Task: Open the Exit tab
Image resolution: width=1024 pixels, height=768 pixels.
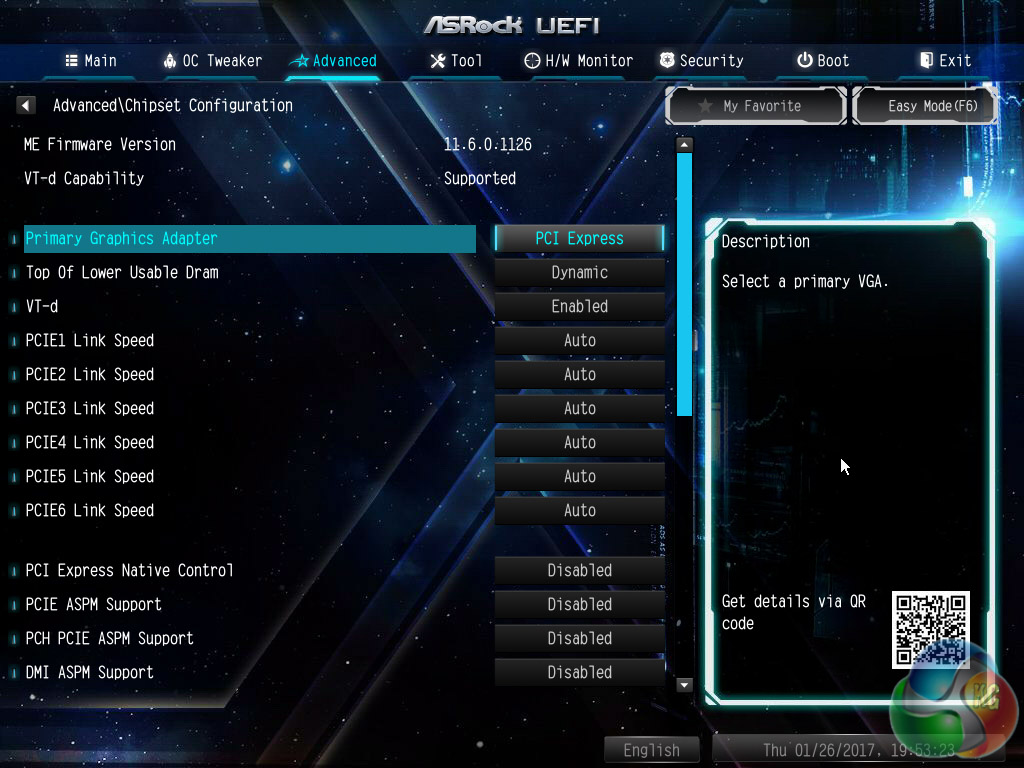Action: (x=945, y=61)
